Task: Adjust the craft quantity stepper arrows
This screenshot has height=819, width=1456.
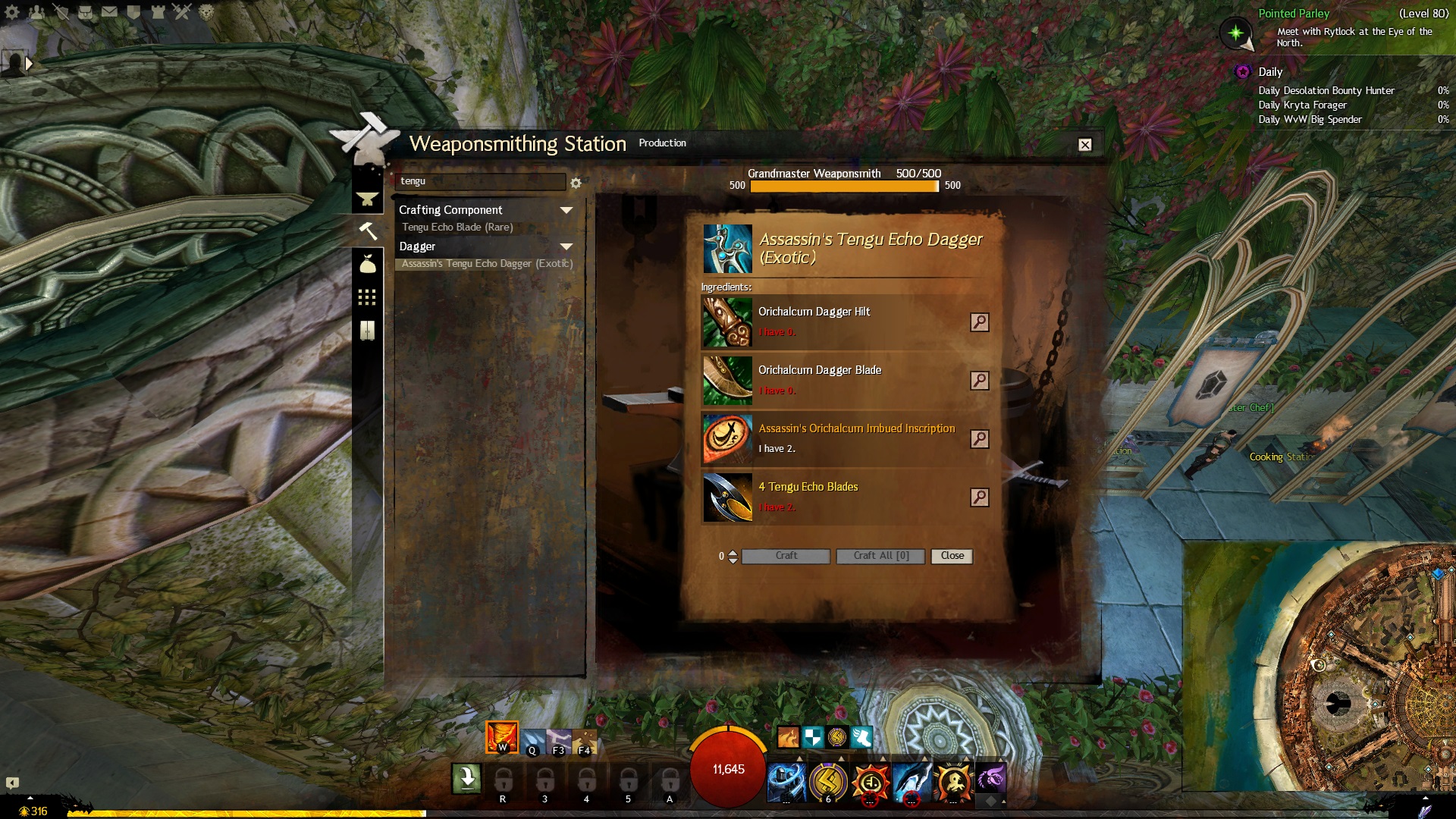Action: coord(733,557)
